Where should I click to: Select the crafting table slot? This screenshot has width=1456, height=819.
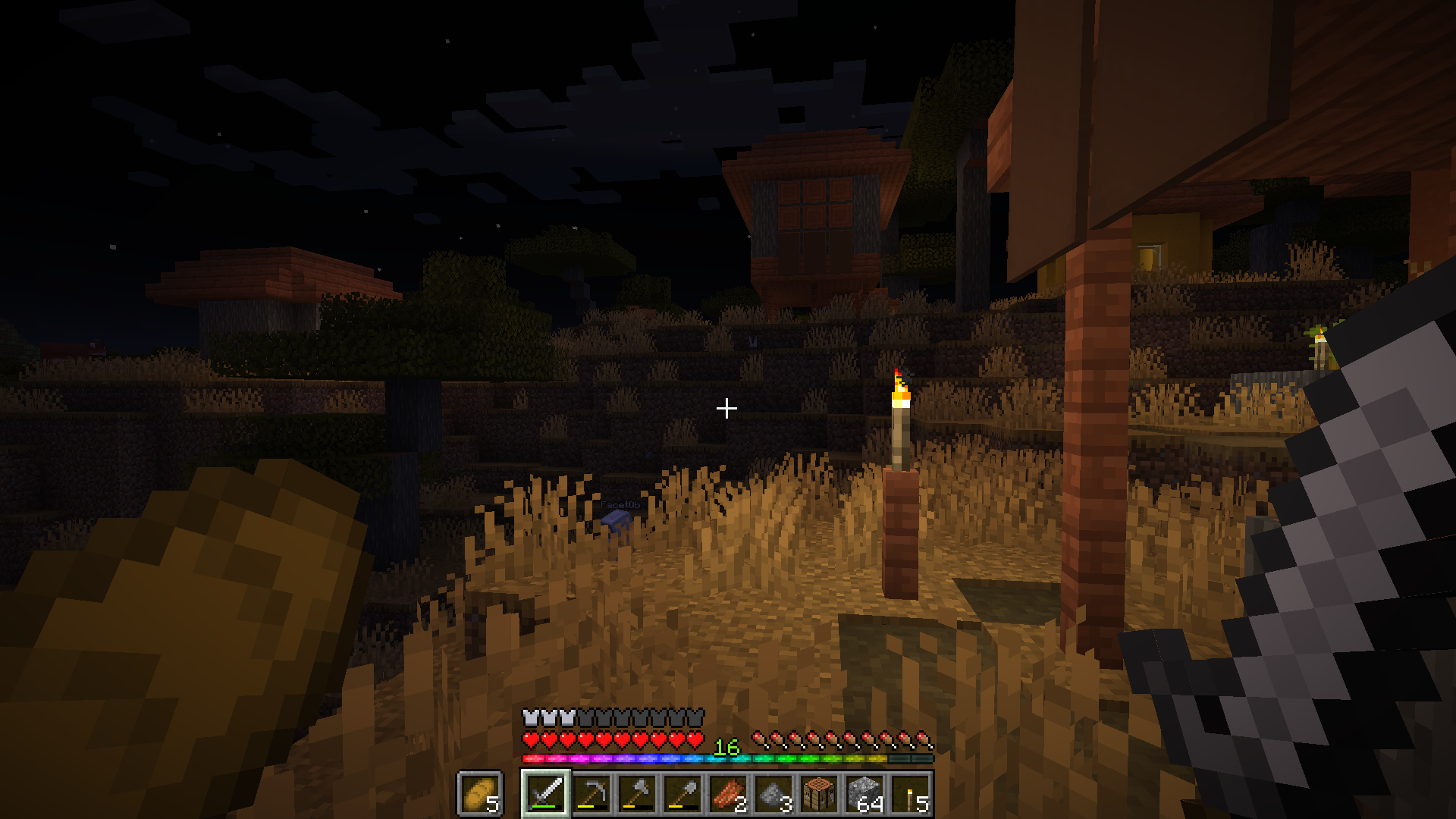819,794
